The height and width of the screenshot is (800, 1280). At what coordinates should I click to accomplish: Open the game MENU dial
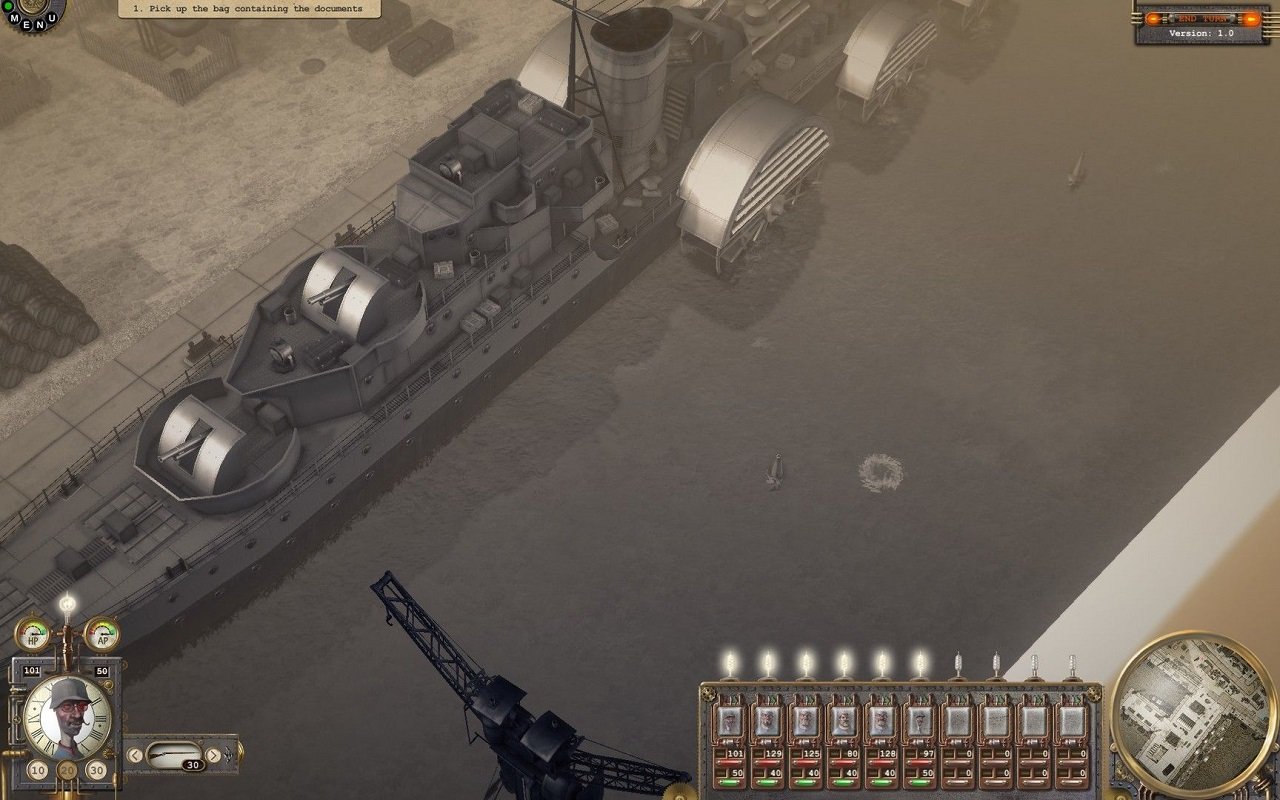coord(32,14)
